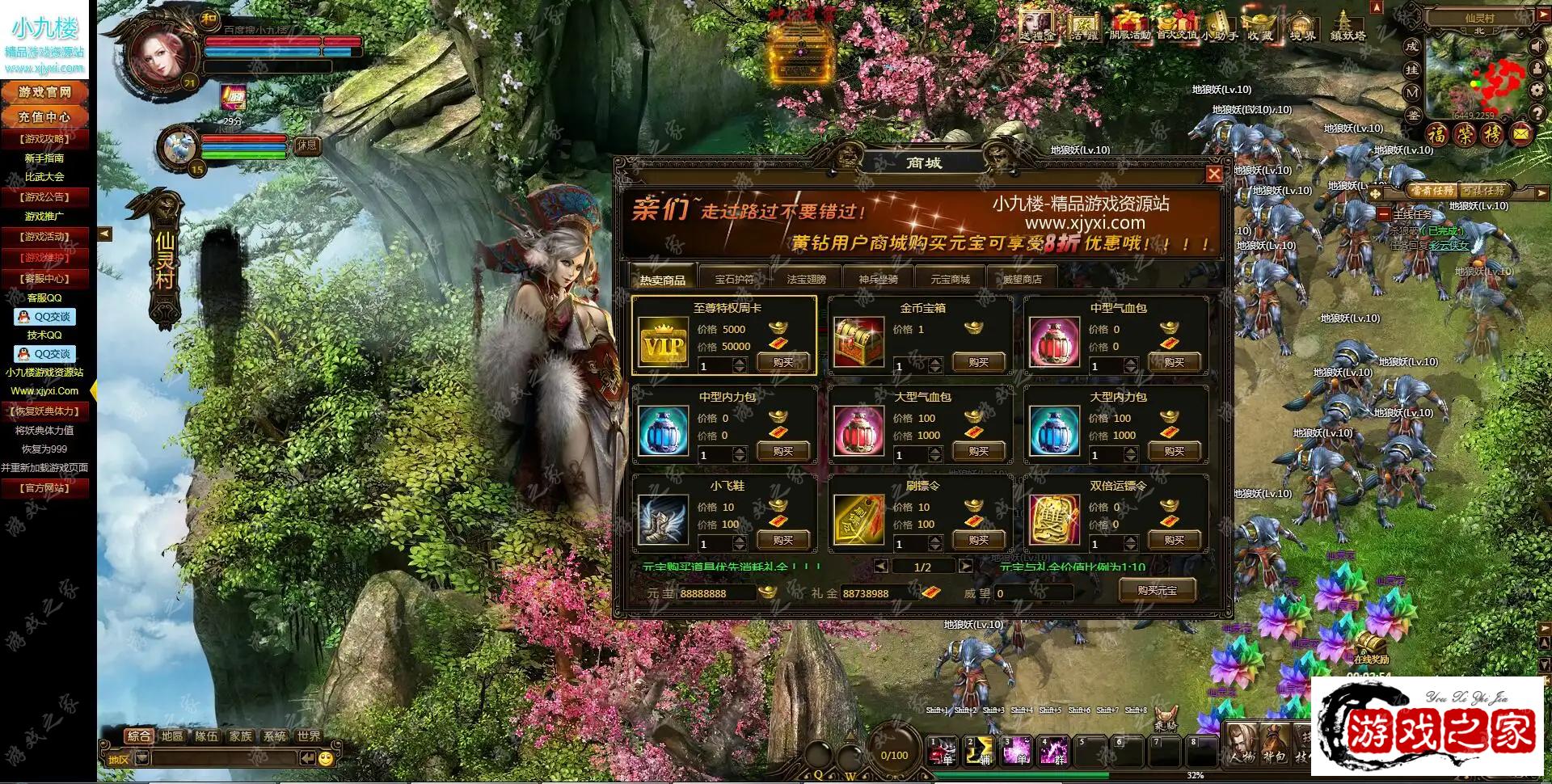Open the 开服活动 gift event icon
The width and height of the screenshot is (1552, 784).
(x=1129, y=24)
